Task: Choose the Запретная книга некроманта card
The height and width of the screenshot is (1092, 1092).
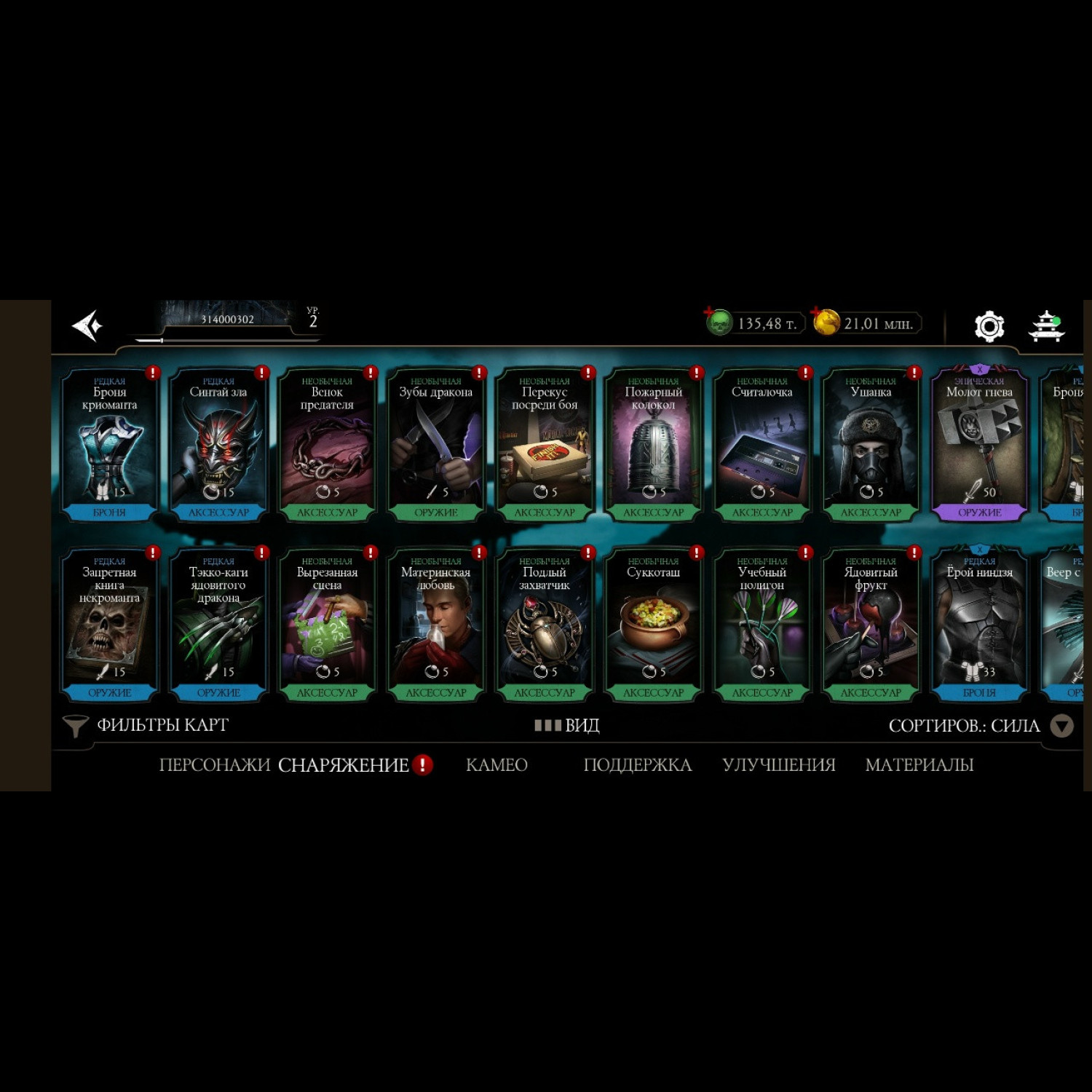Action: point(109,625)
